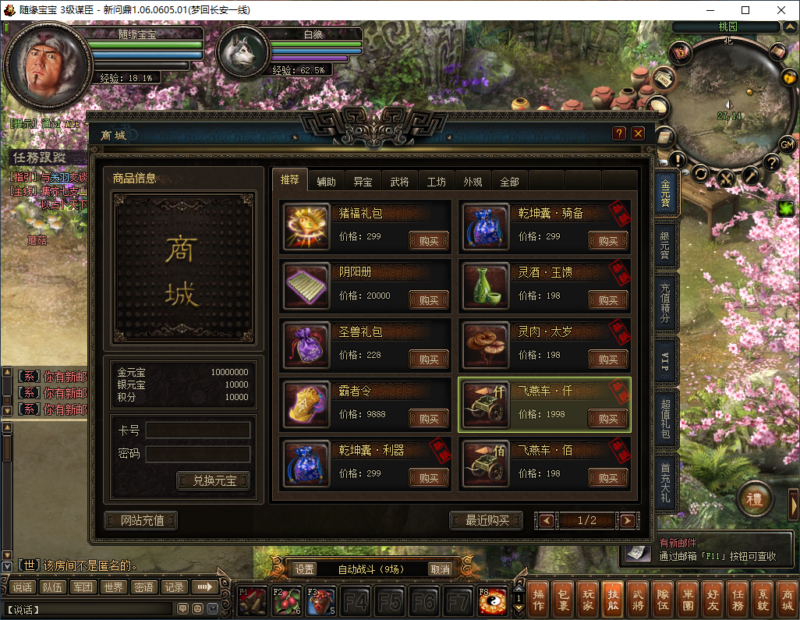Open the 异宝 category tab
The height and width of the screenshot is (620, 800).
363,181
